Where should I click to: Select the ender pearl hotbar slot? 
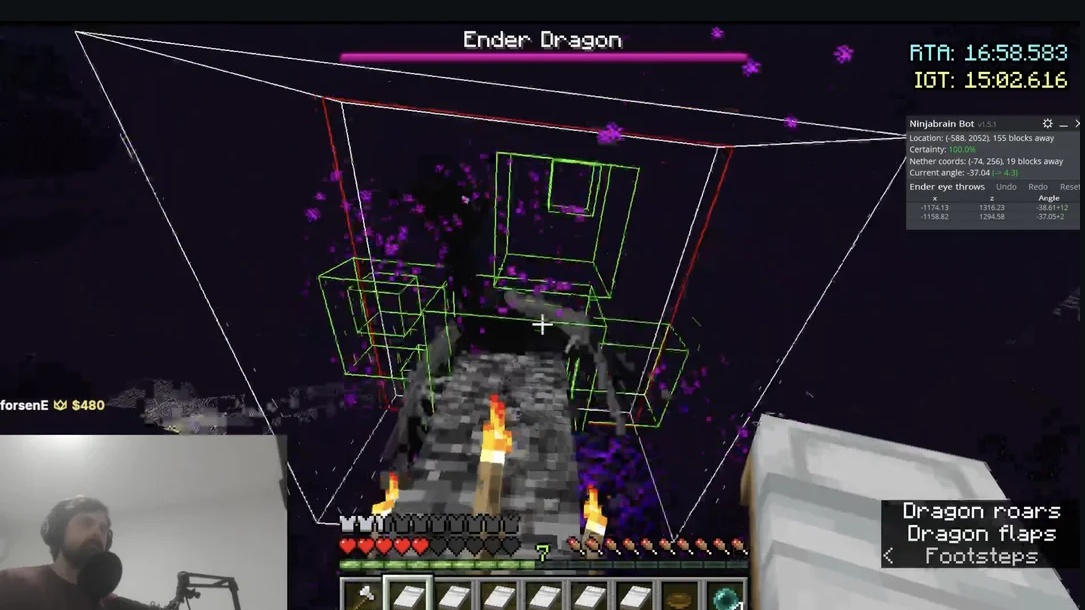tap(727, 595)
